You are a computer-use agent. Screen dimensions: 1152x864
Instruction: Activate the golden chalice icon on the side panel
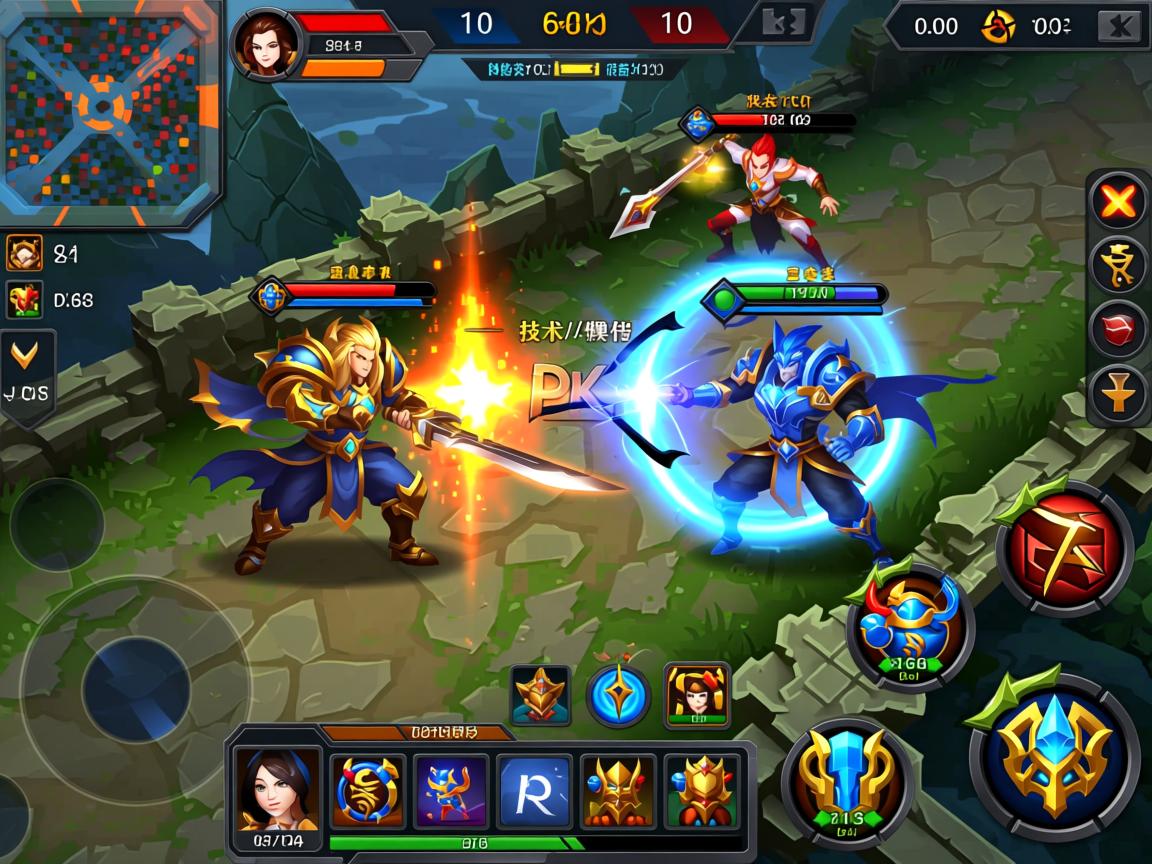1118,392
